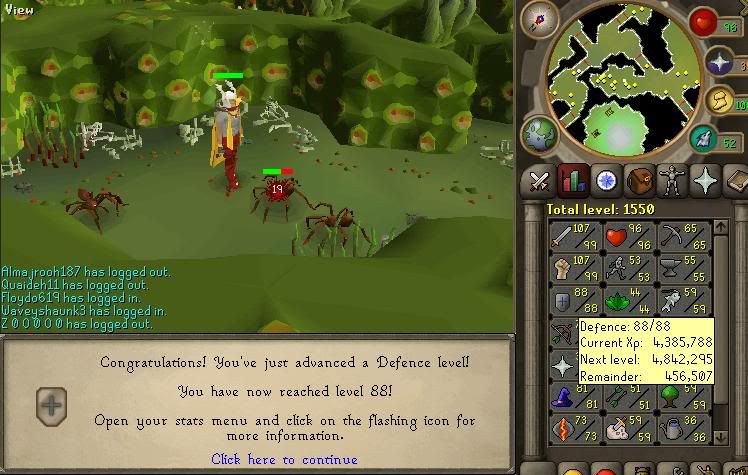This screenshot has width=748, height=475.
Task: Activate the prayer star orb
Action: tap(720, 62)
